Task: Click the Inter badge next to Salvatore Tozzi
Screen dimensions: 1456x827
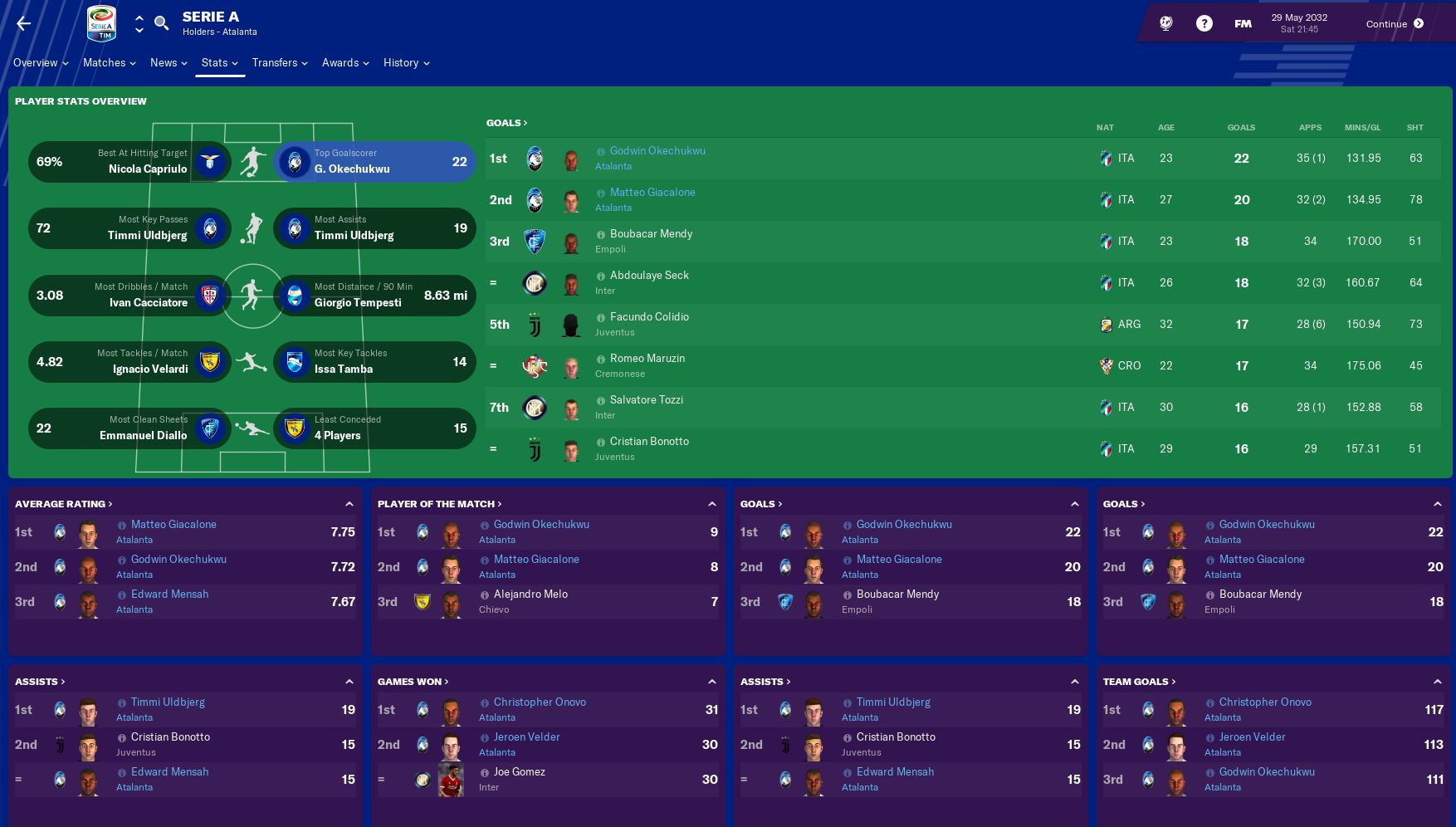Action: [535, 408]
